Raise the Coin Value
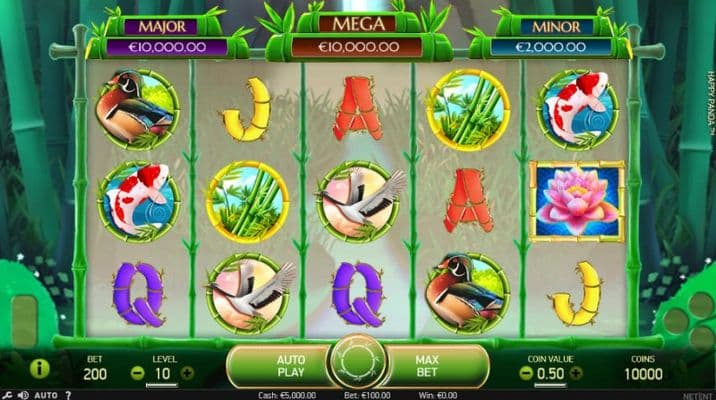Image resolution: width=716 pixels, height=400 pixels. point(576,373)
